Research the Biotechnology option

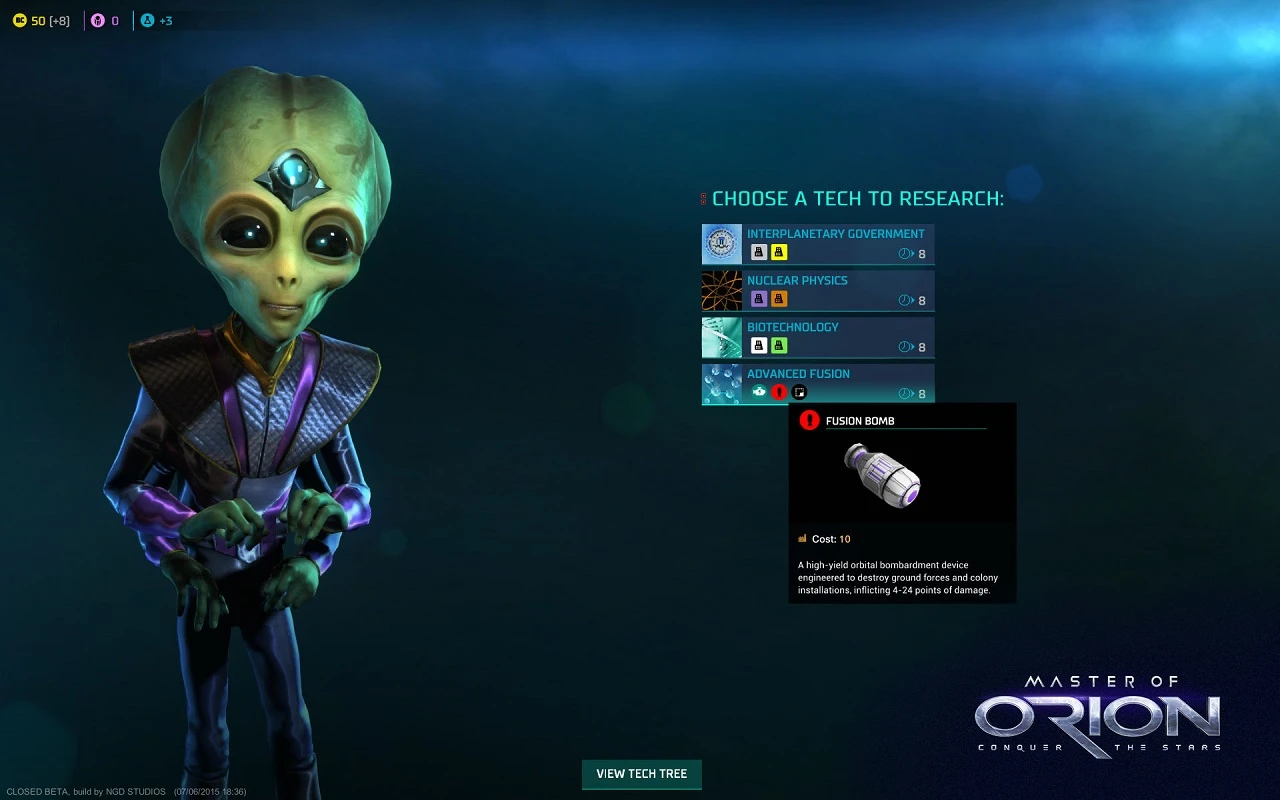pyautogui.click(x=792, y=327)
